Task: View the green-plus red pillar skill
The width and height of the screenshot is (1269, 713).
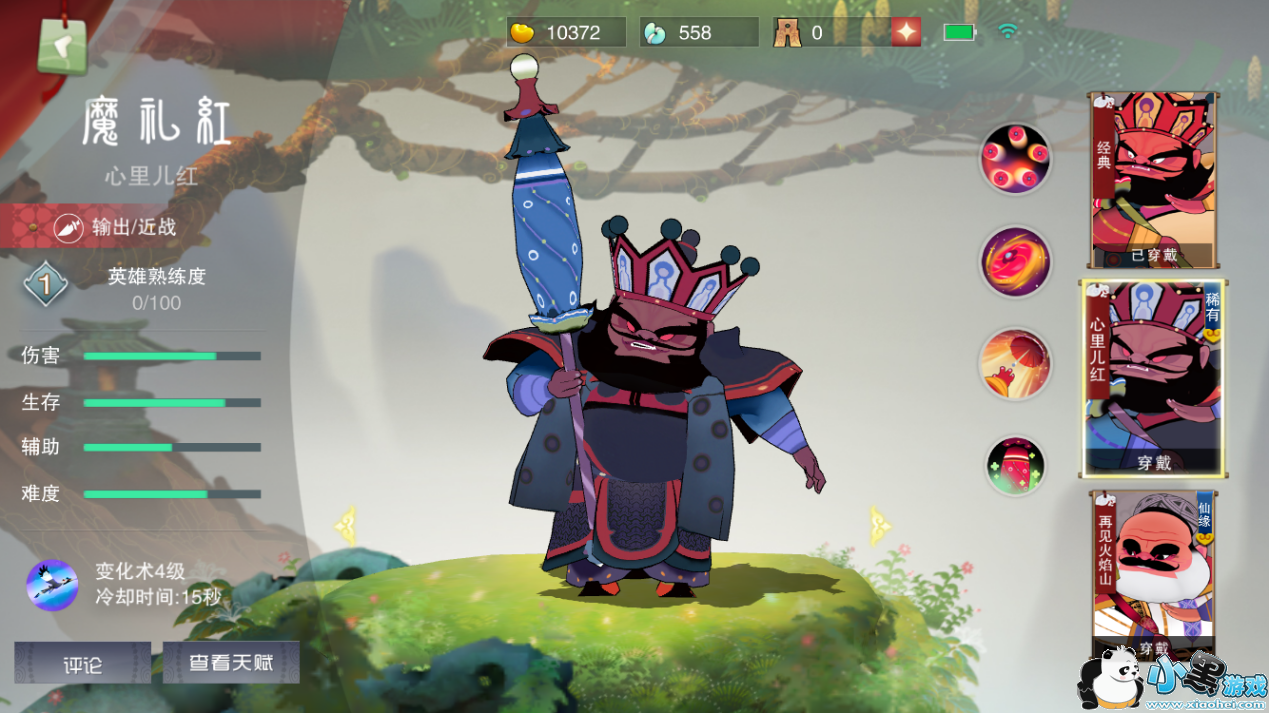Action: point(1015,466)
